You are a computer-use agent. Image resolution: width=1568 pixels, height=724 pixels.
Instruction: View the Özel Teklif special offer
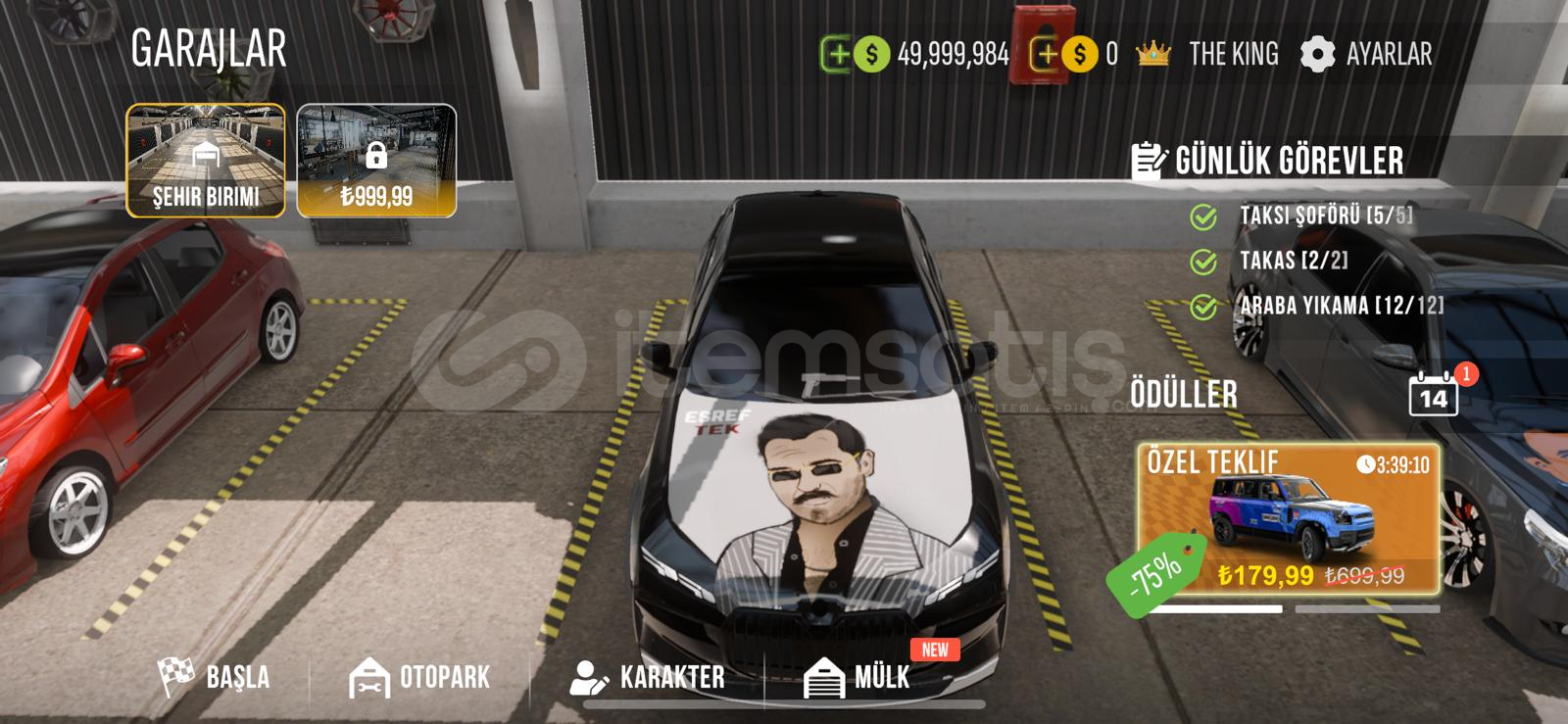click(1289, 519)
